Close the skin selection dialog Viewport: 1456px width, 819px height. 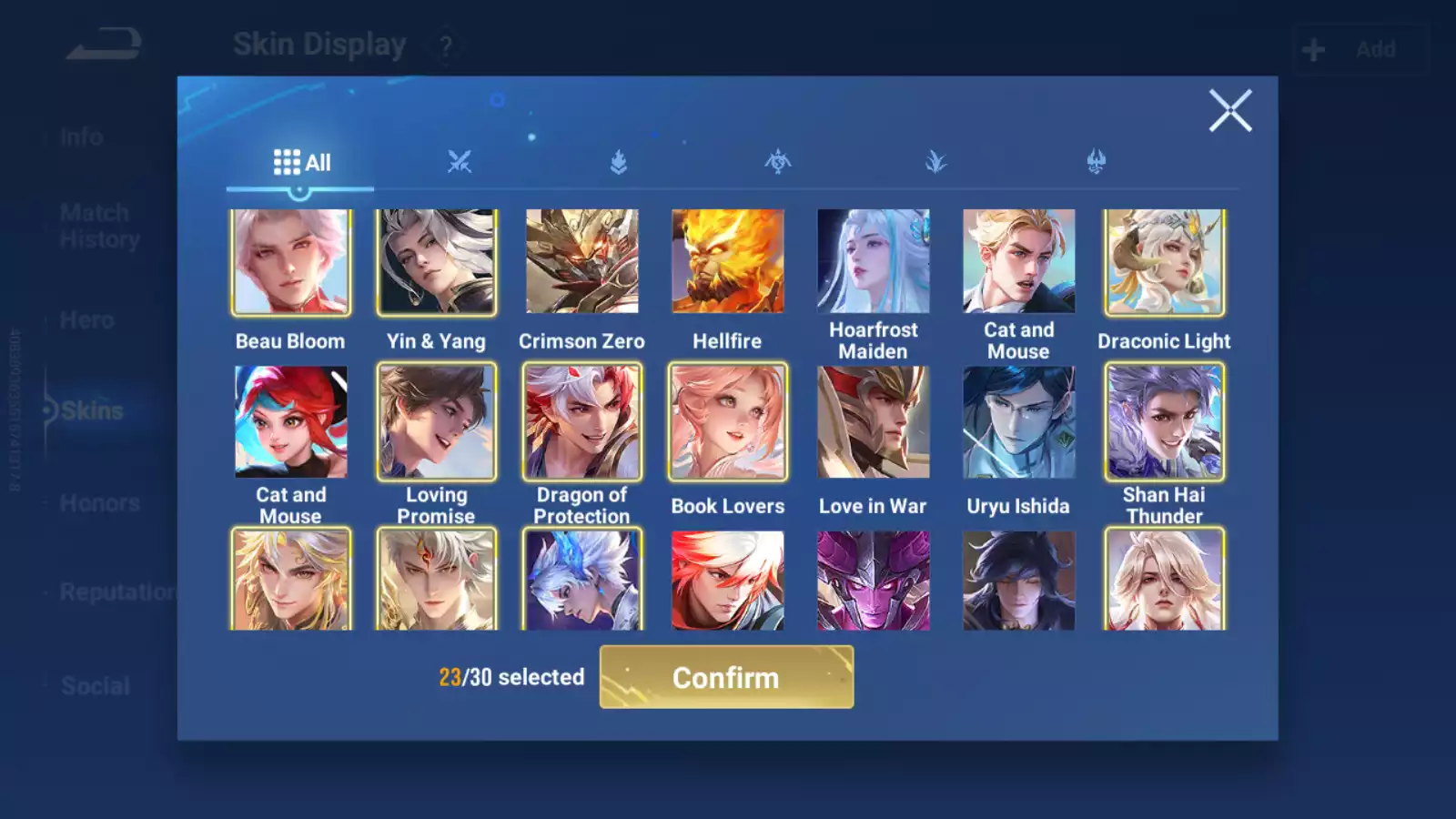point(1230,111)
